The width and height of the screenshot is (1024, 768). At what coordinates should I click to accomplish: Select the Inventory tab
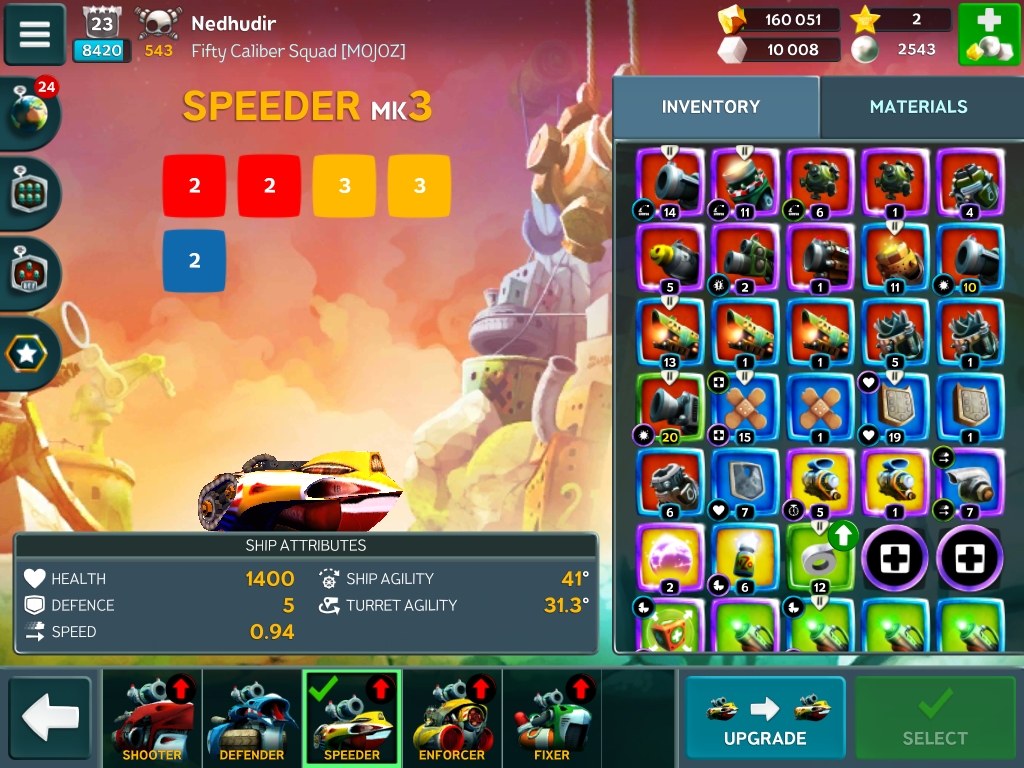click(x=711, y=107)
